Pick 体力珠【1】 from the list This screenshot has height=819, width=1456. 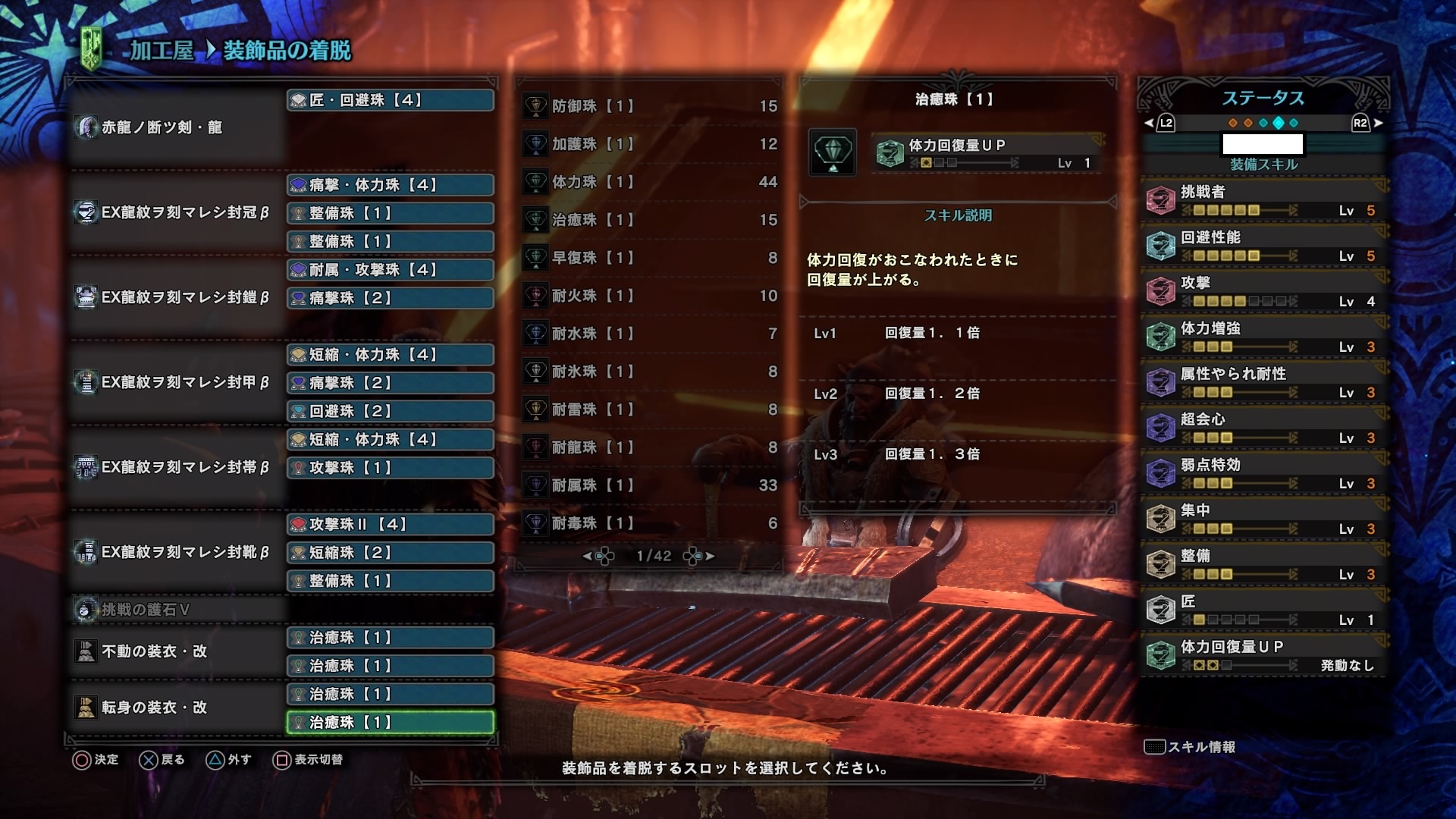(650, 182)
